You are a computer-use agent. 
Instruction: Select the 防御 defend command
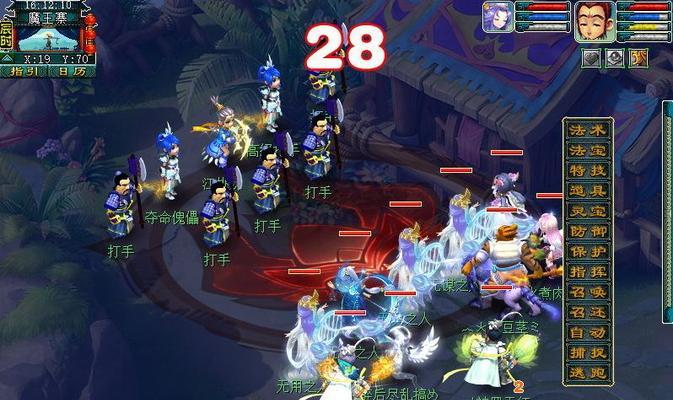pos(588,231)
